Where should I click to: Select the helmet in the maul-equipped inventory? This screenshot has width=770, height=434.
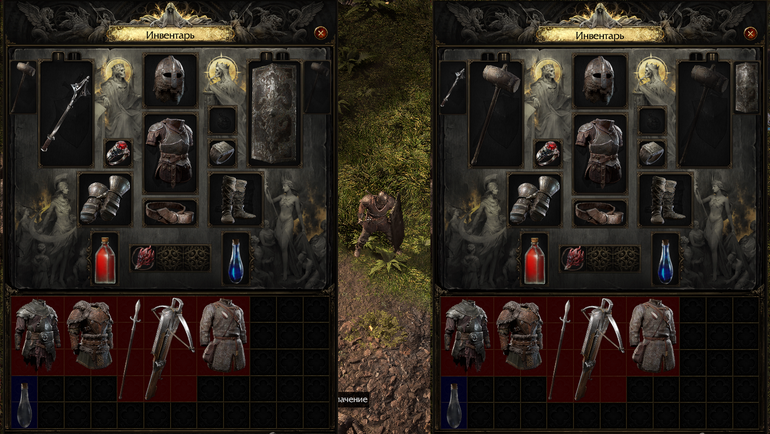(x=600, y=80)
